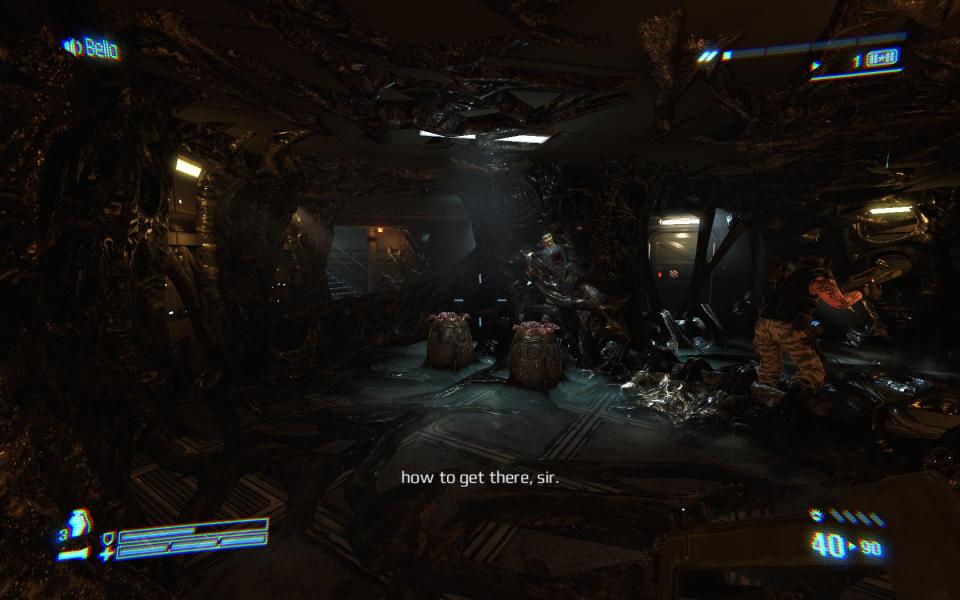Click the armor shield icon

(x=107, y=537)
